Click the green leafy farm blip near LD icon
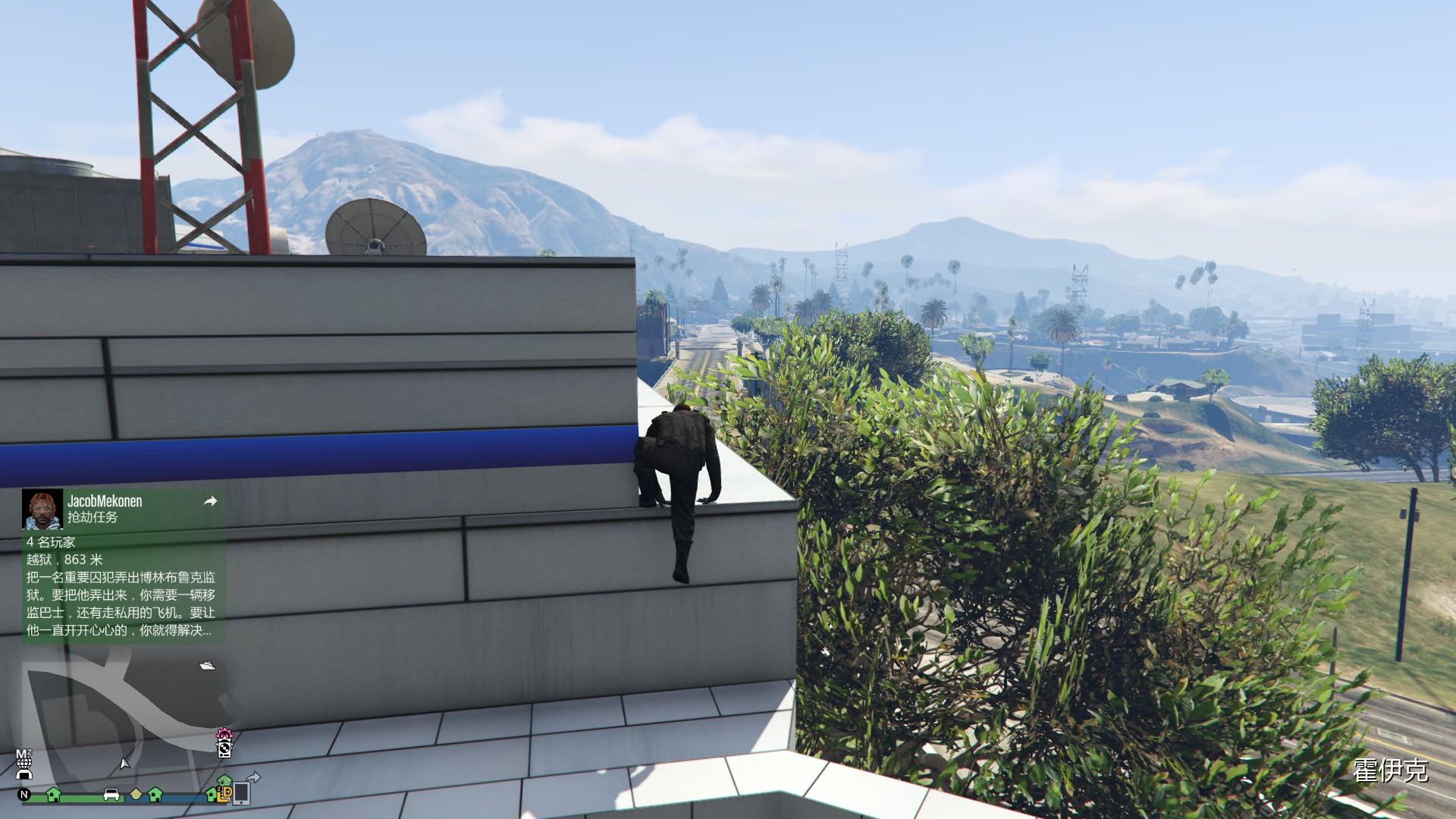Screen dimensions: 1456x819 [x=225, y=779]
